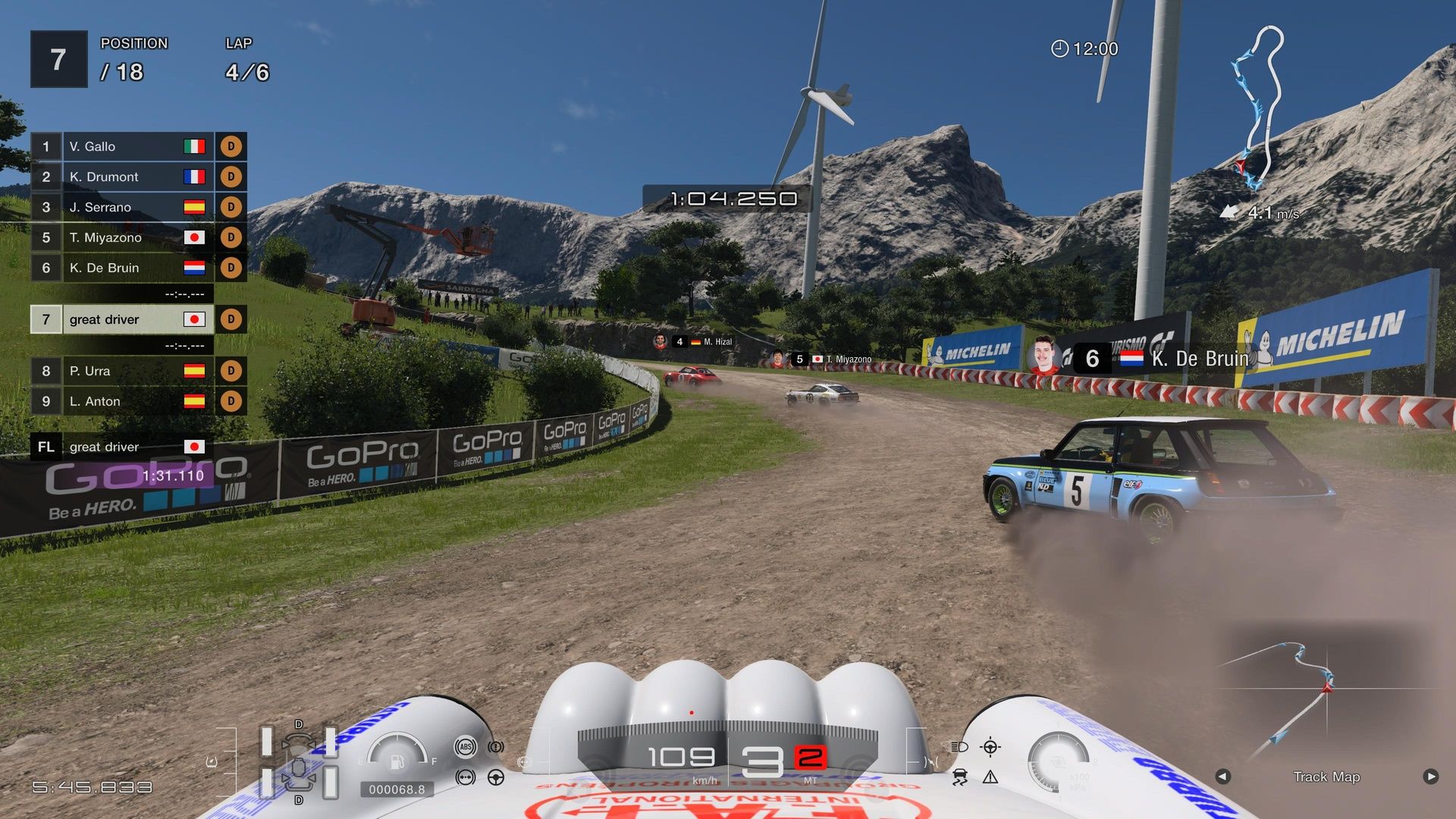Select V. Gallo in the leaderboard

tap(123, 146)
